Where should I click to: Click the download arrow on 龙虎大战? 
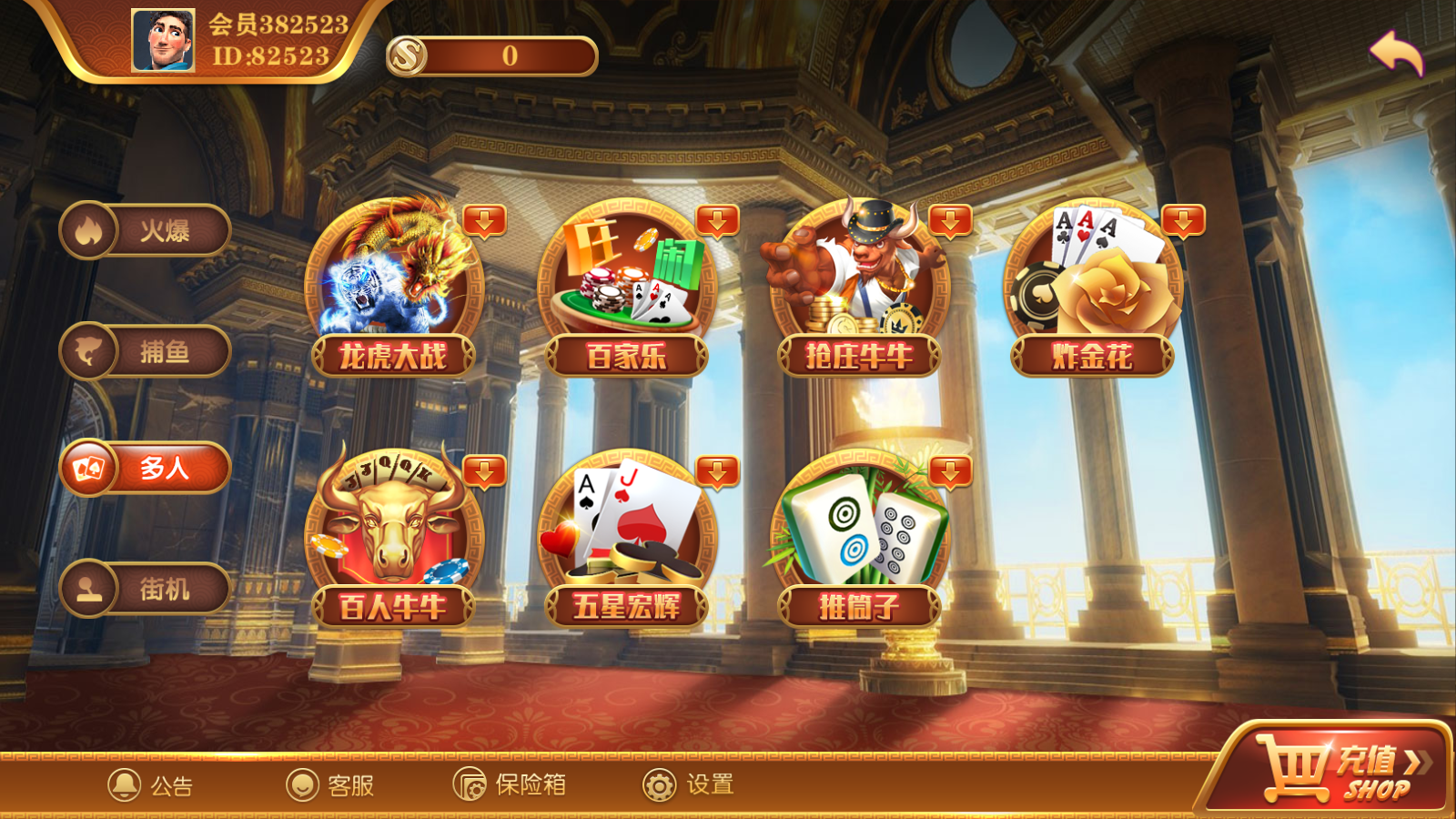click(x=484, y=222)
